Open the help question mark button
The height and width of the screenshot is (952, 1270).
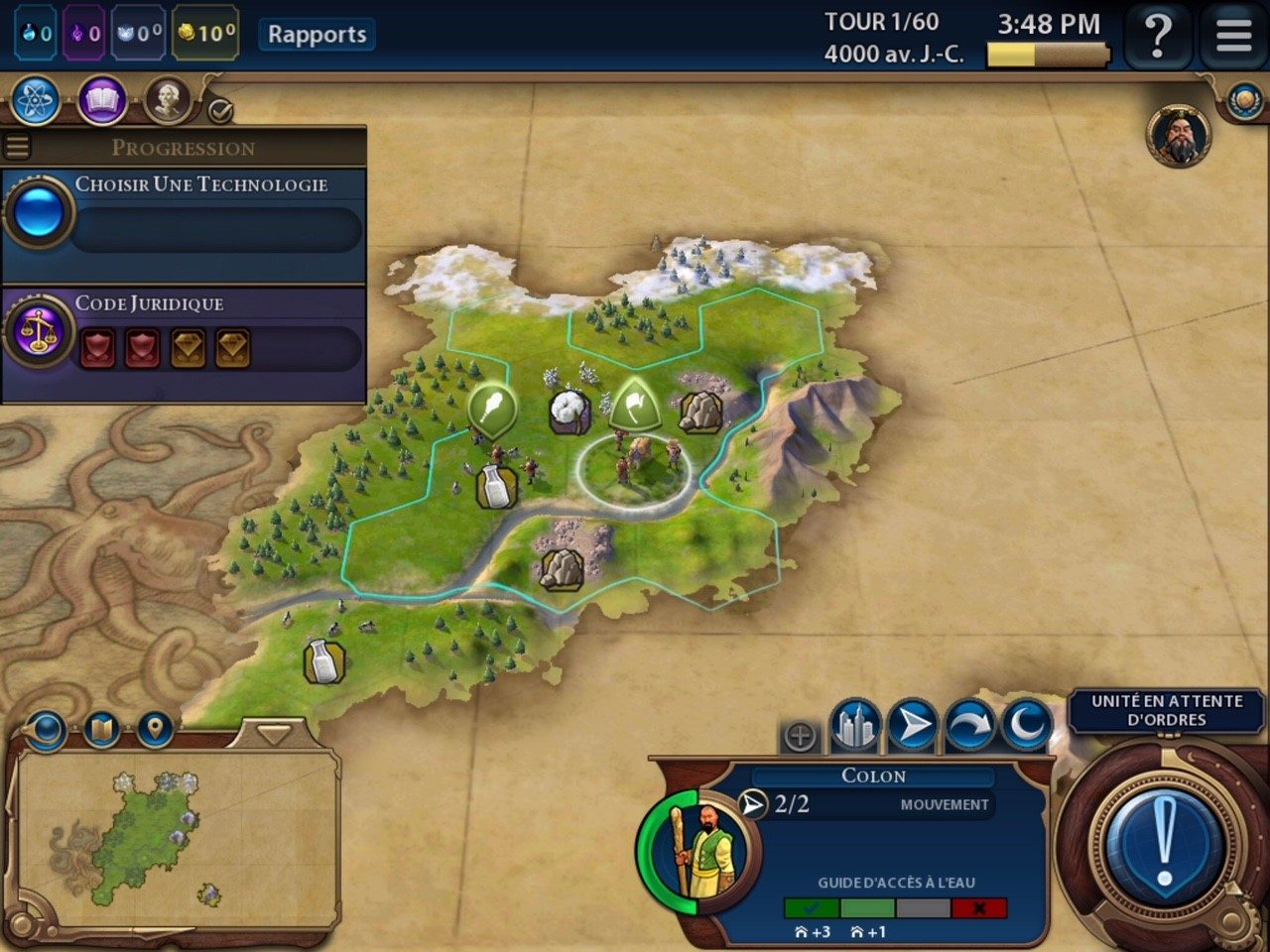point(1157,36)
